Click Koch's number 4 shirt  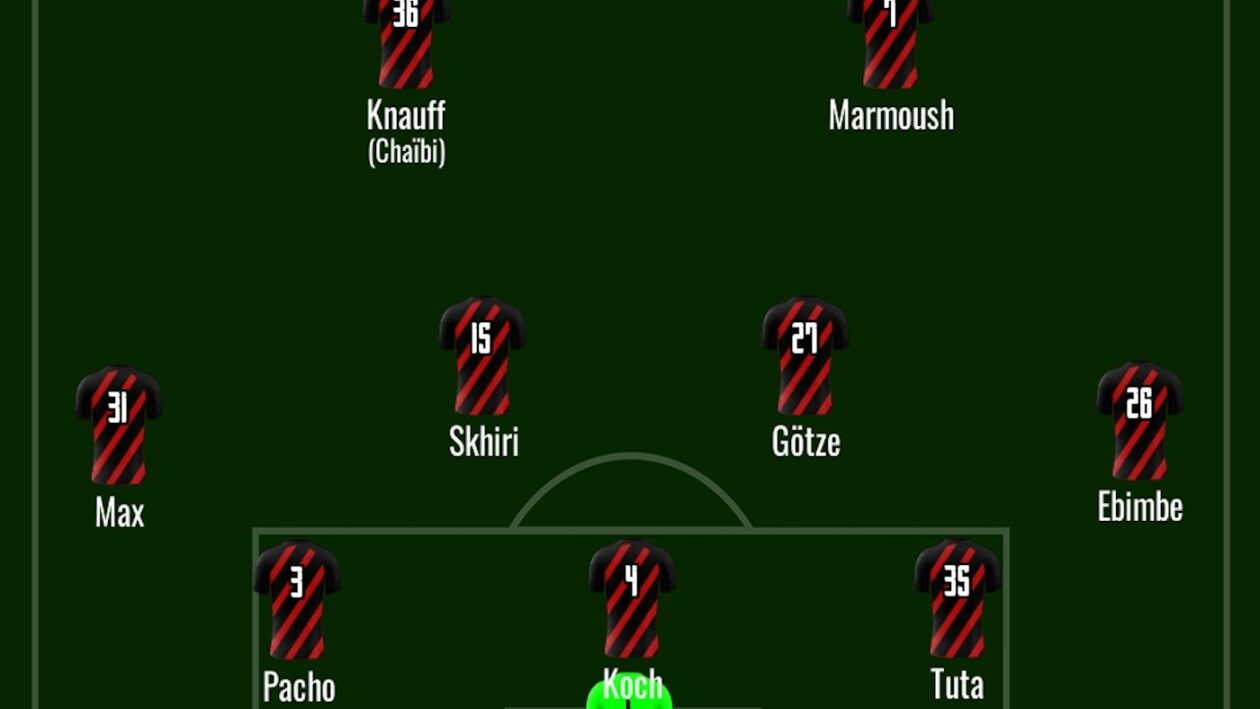[631, 598]
